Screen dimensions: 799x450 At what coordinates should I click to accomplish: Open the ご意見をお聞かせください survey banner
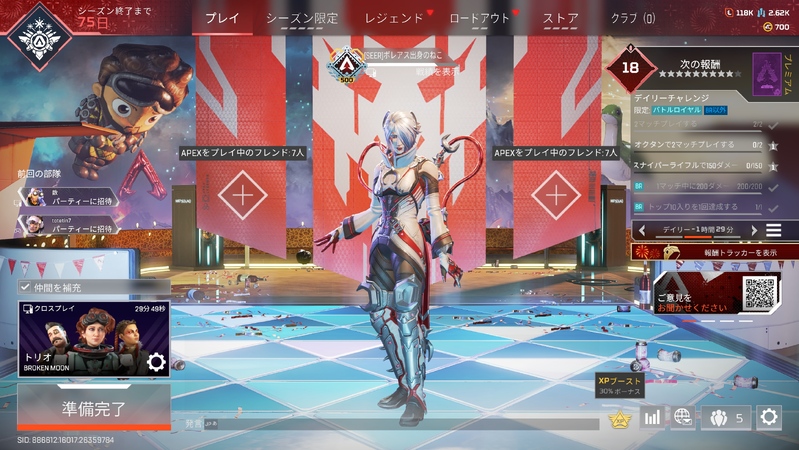pyautogui.click(x=718, y=297)
